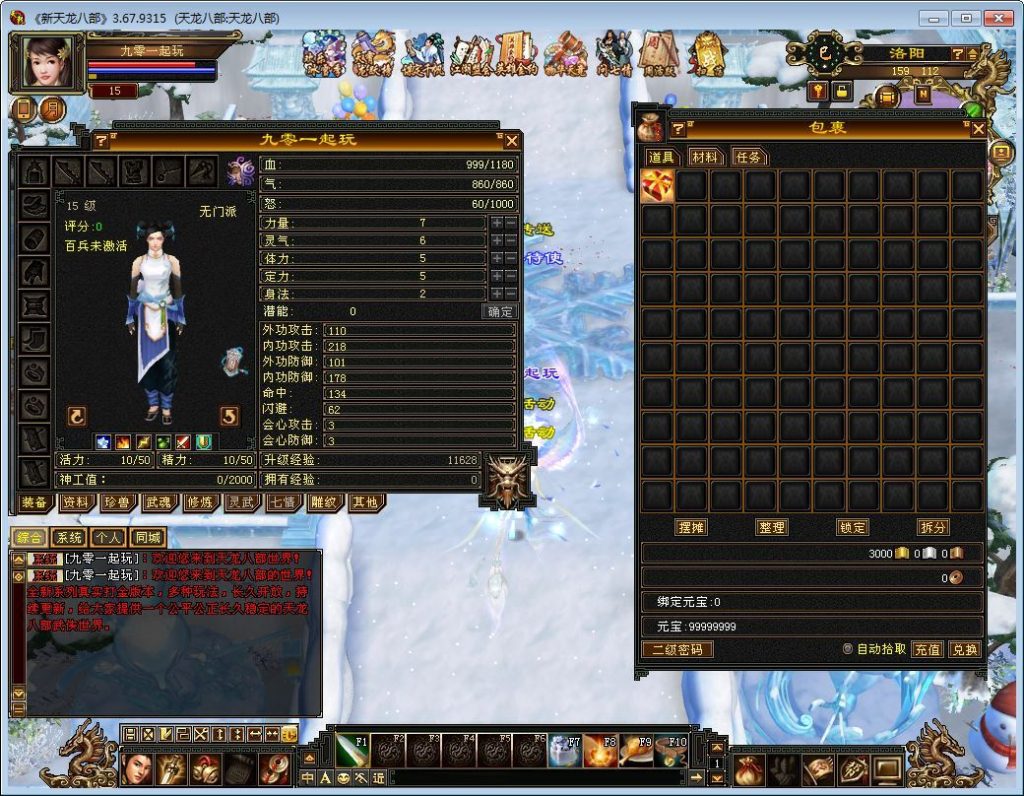The height and width of the screenshot is (796, 1024).
Task: Open the 二级密码 secondary password
Action: point(677,649)
